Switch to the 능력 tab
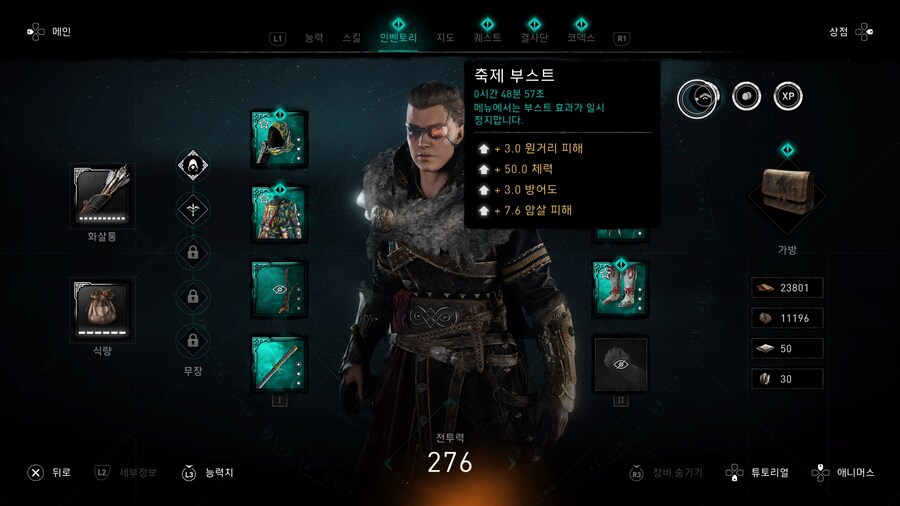The width and height of the screenshot is (900, 506). click(314, 38)
